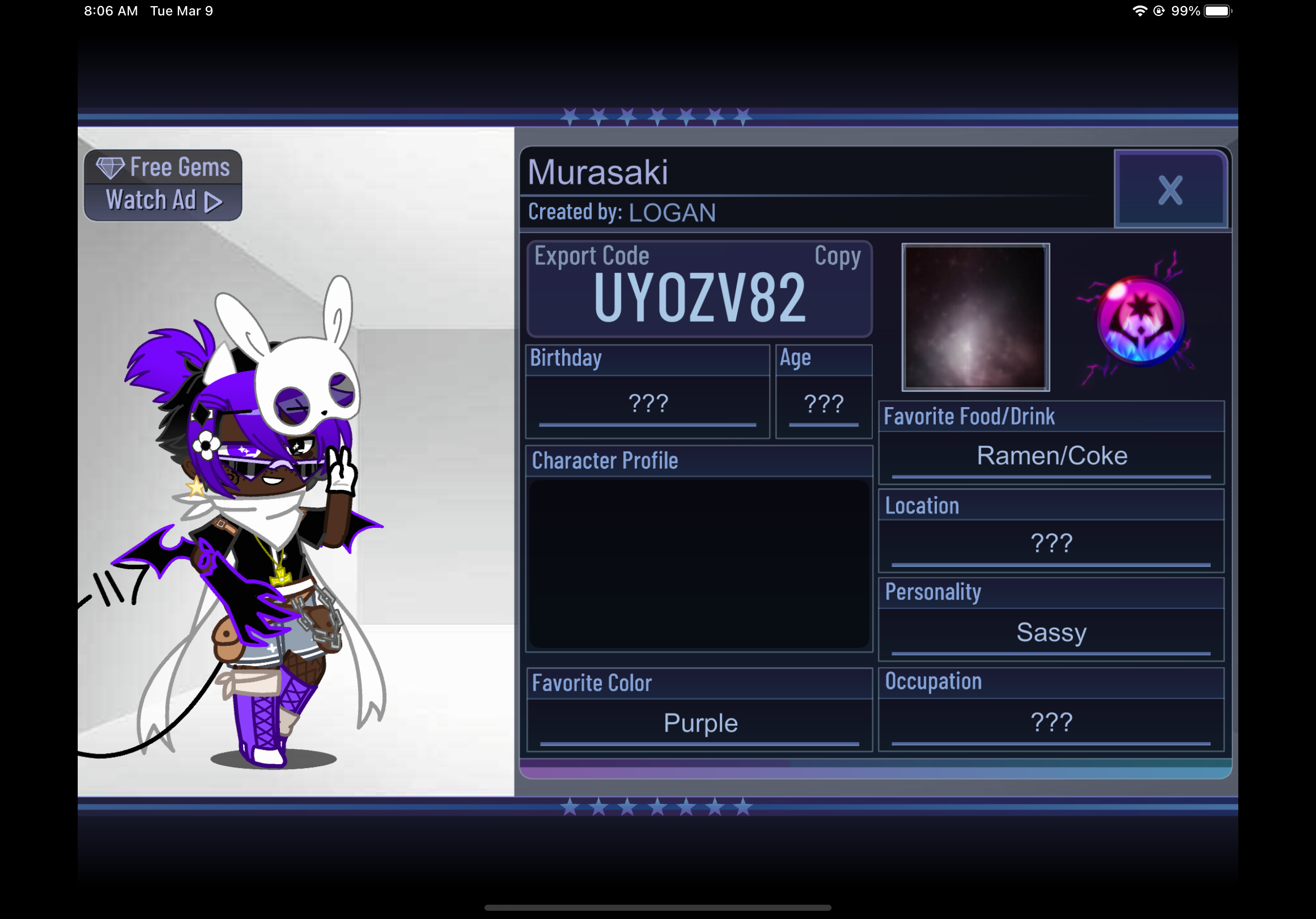
Task: Close the Murasaki profile panel
Action: click(x=1169, y=190)
